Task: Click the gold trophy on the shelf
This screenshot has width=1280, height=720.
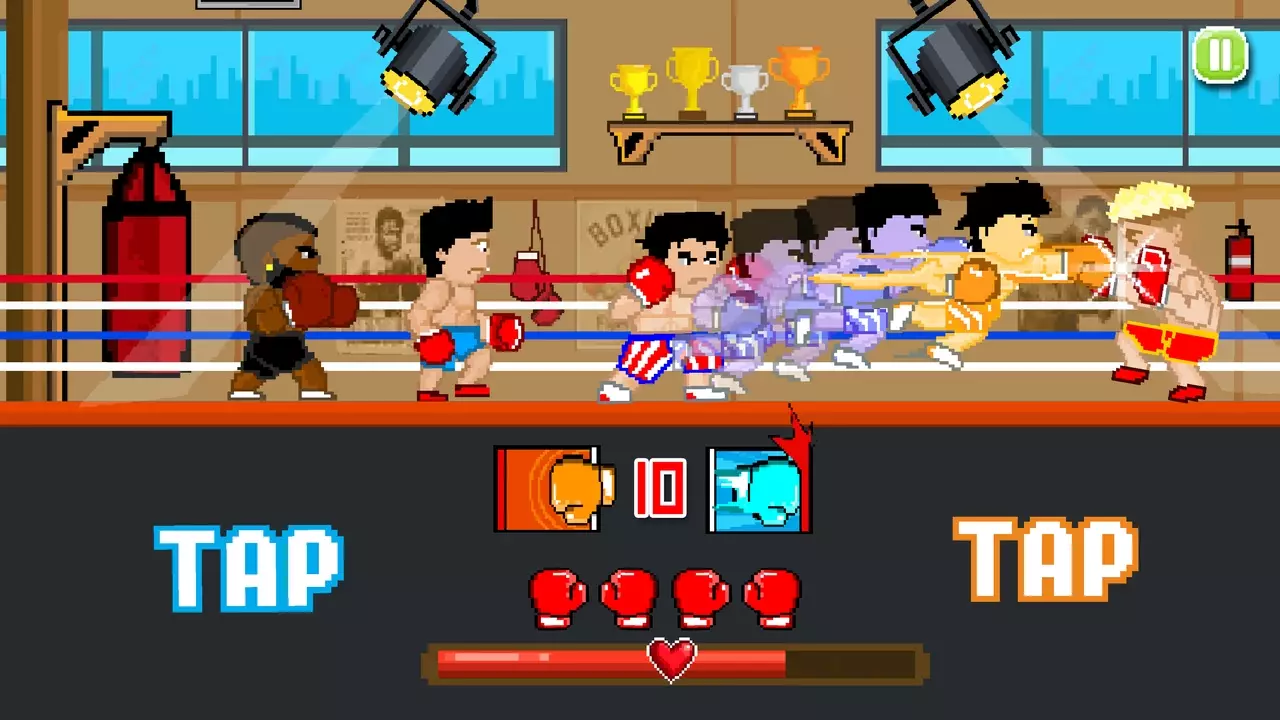Action: [689, 75]
